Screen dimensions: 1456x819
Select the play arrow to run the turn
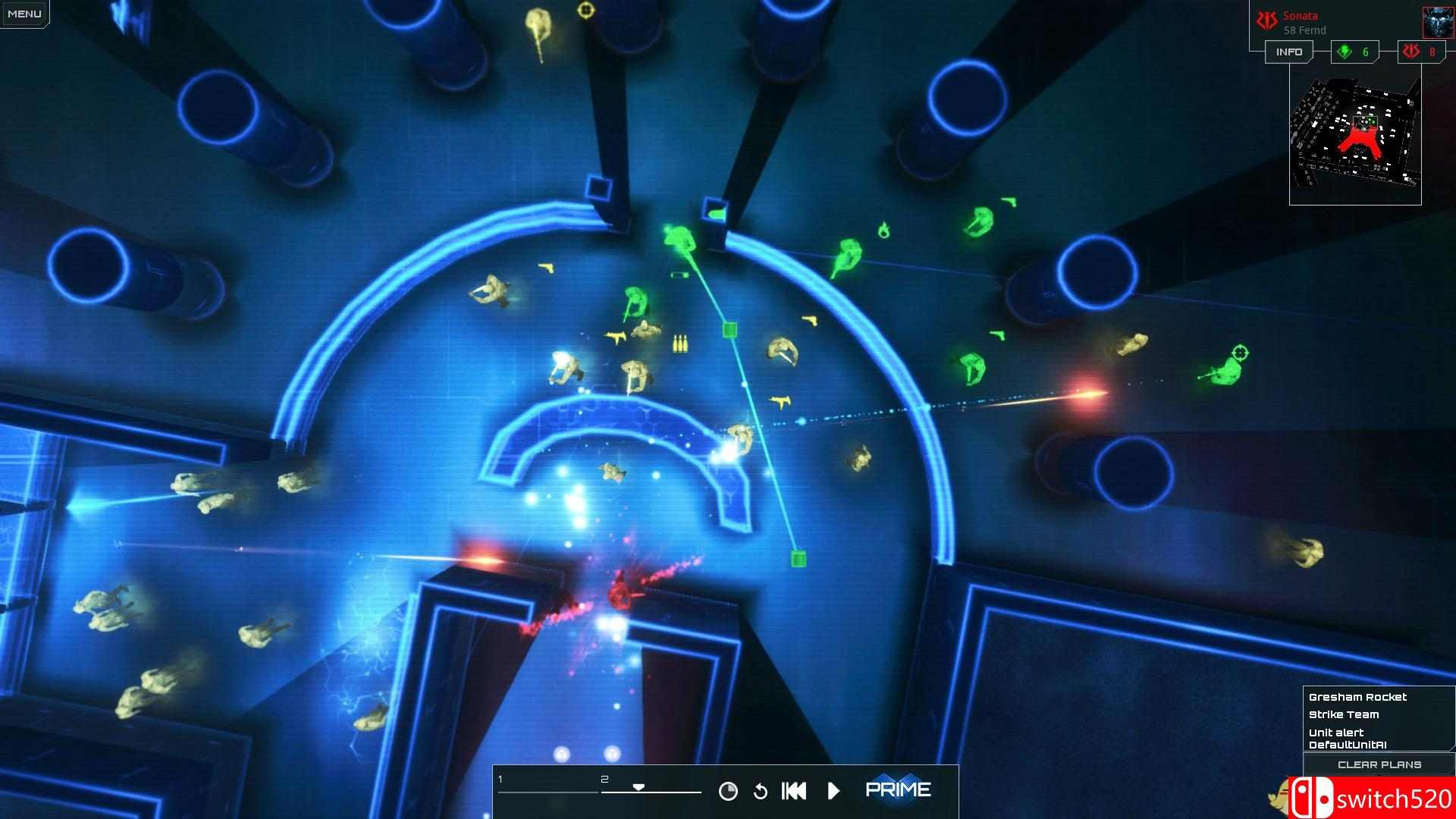pos(834,790)
